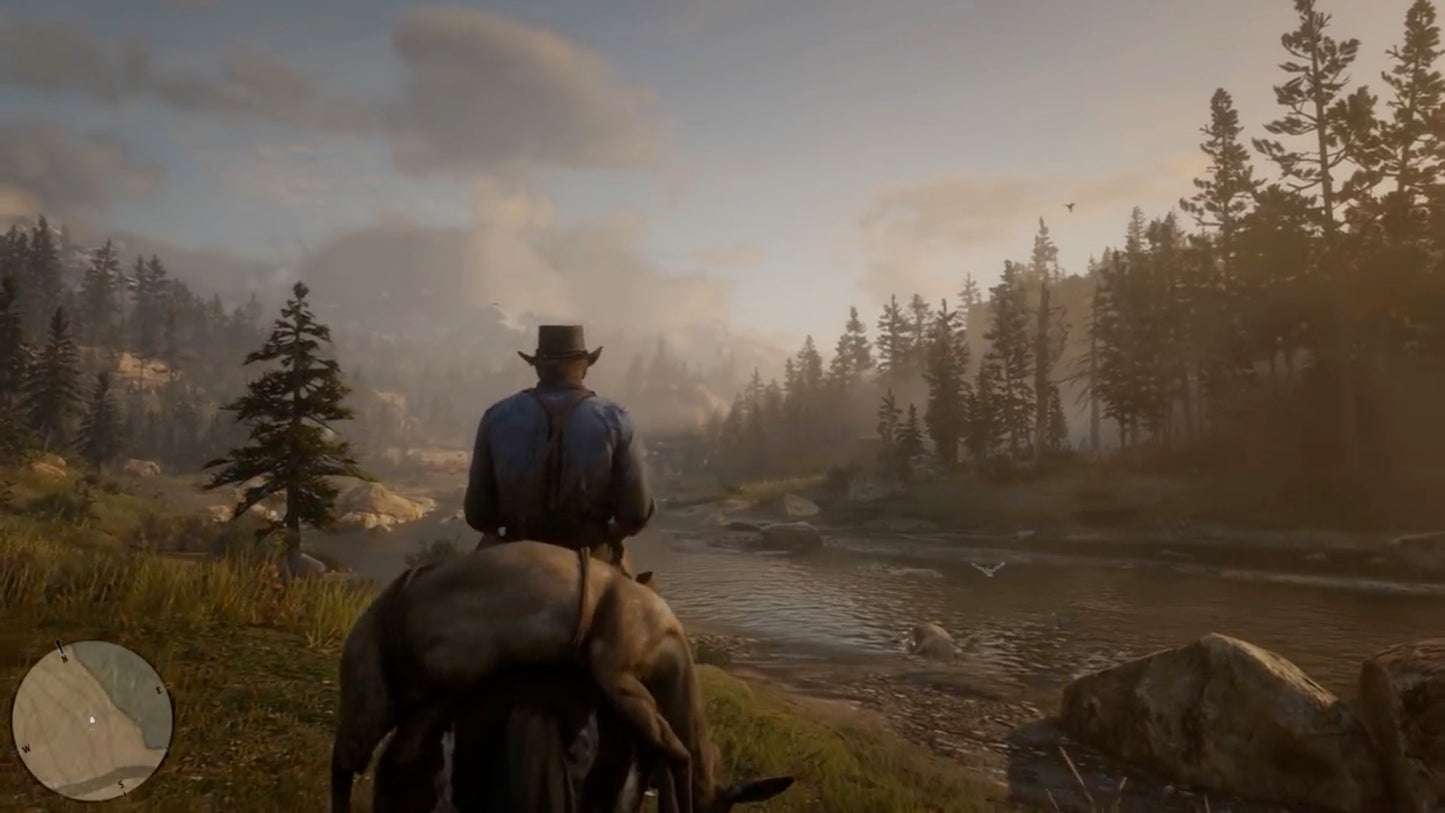Image resolution: width=1445 pixels, height=813 pixels.
Task: Click the player position marker on minimap
Action: pos(93,719)
